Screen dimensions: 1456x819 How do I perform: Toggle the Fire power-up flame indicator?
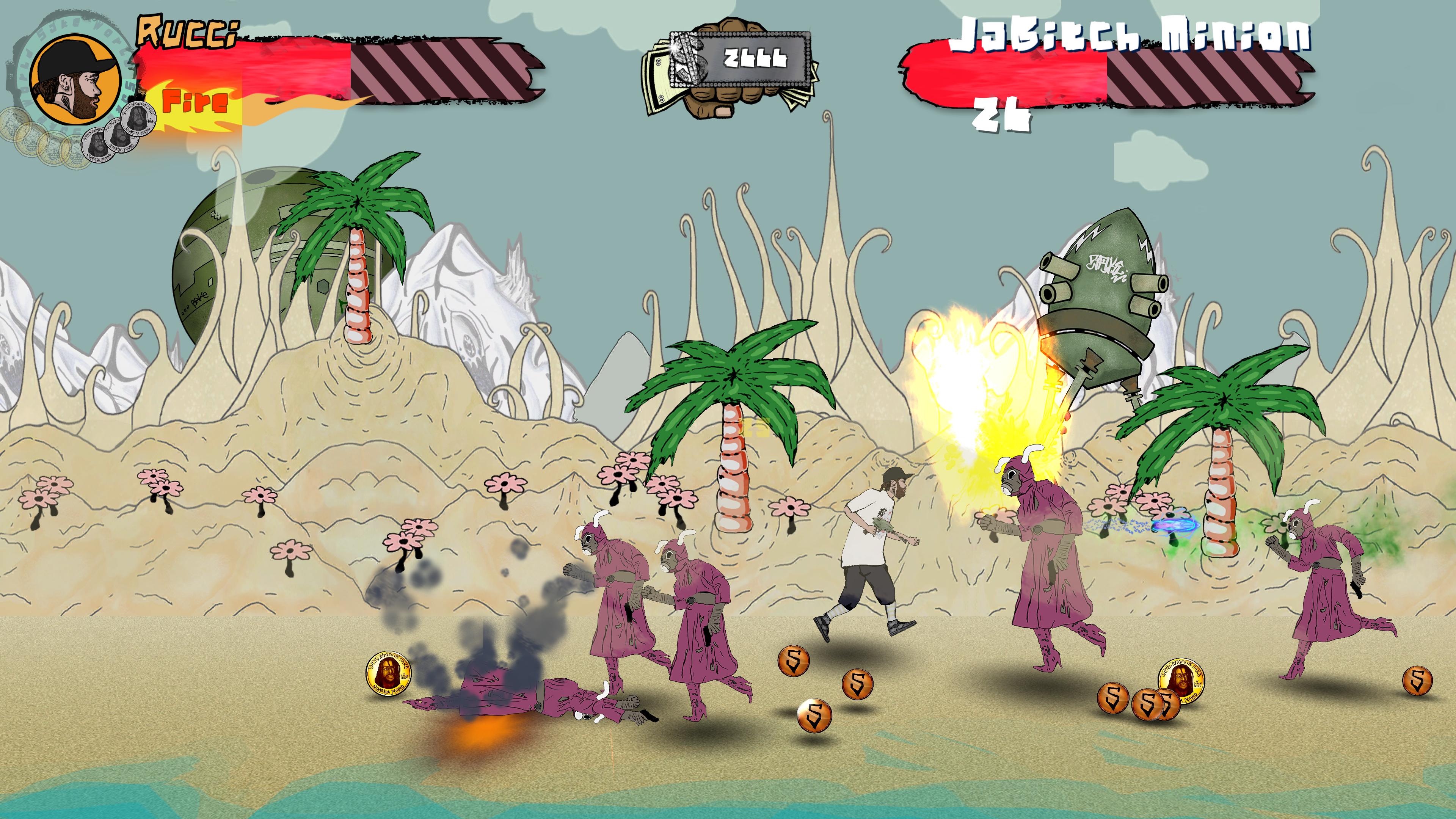tap(195, 103)
